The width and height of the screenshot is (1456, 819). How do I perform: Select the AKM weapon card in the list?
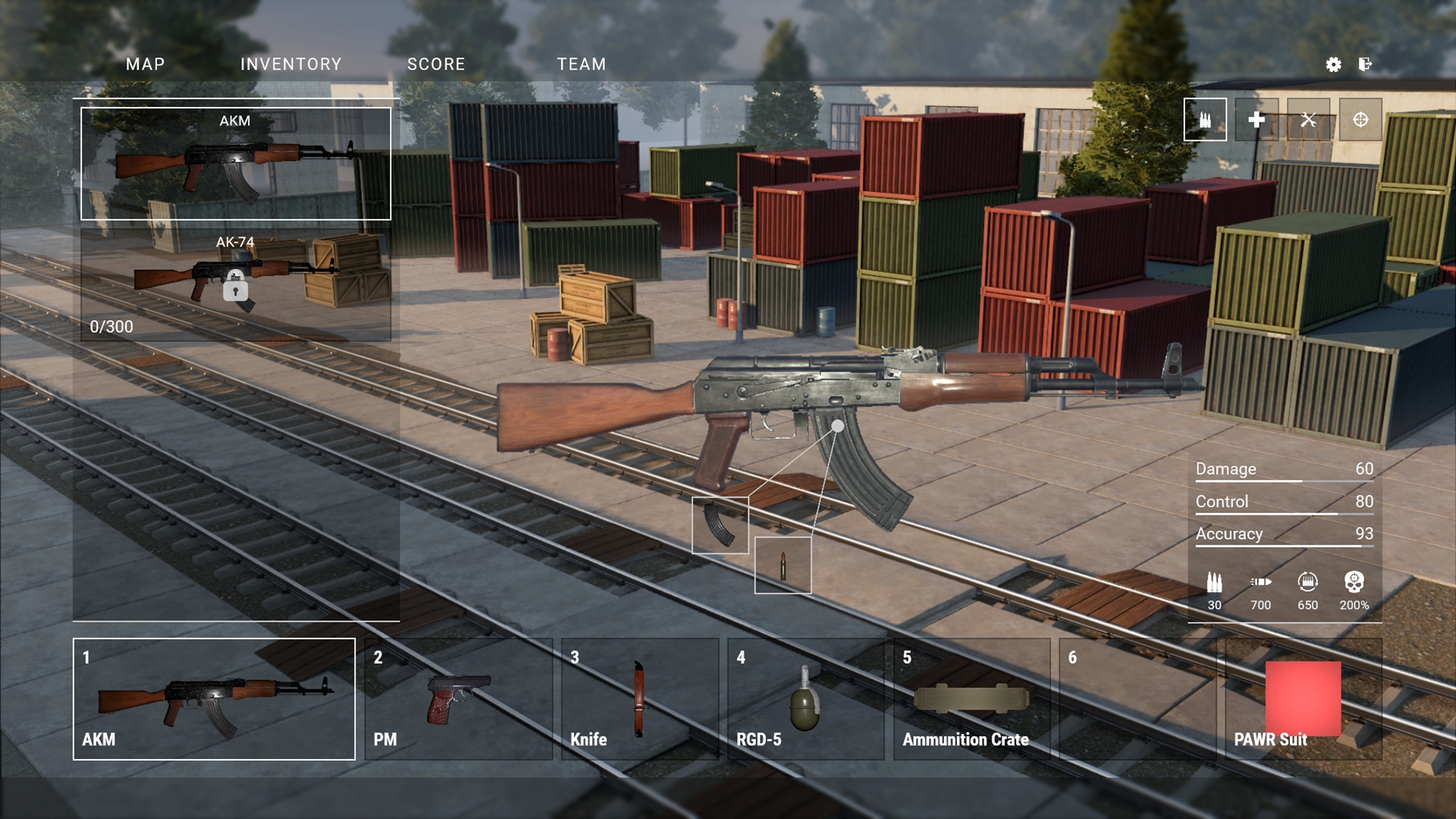[x=236, y=164]
